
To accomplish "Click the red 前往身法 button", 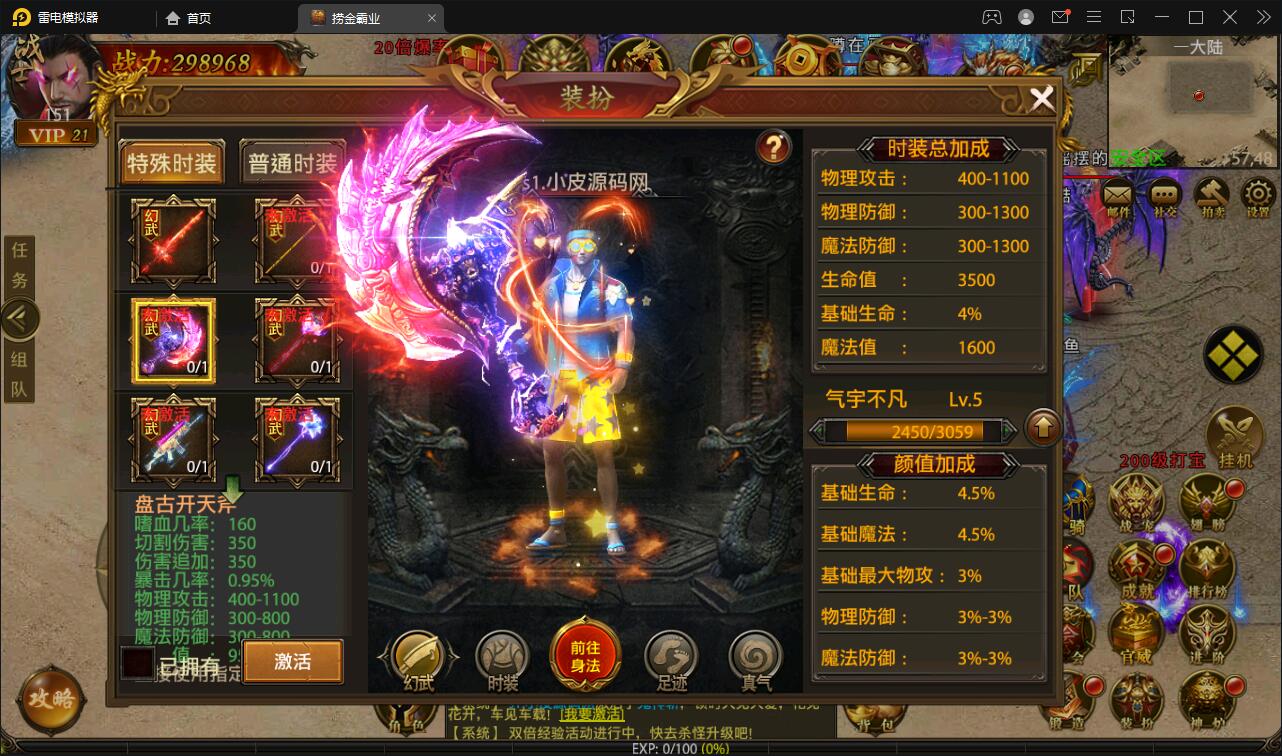I will coord(585,652).
